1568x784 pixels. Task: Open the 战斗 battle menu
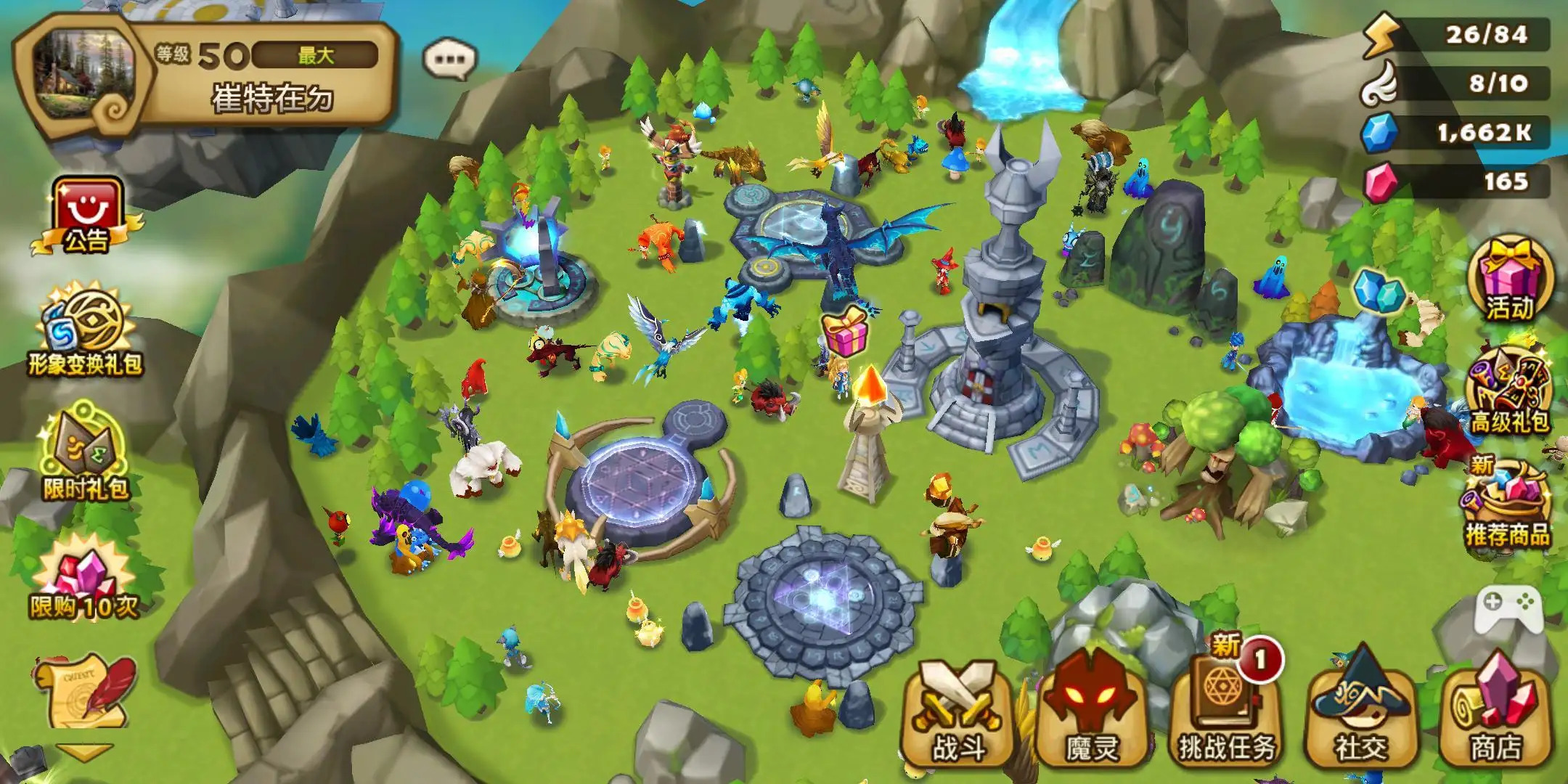957,715
